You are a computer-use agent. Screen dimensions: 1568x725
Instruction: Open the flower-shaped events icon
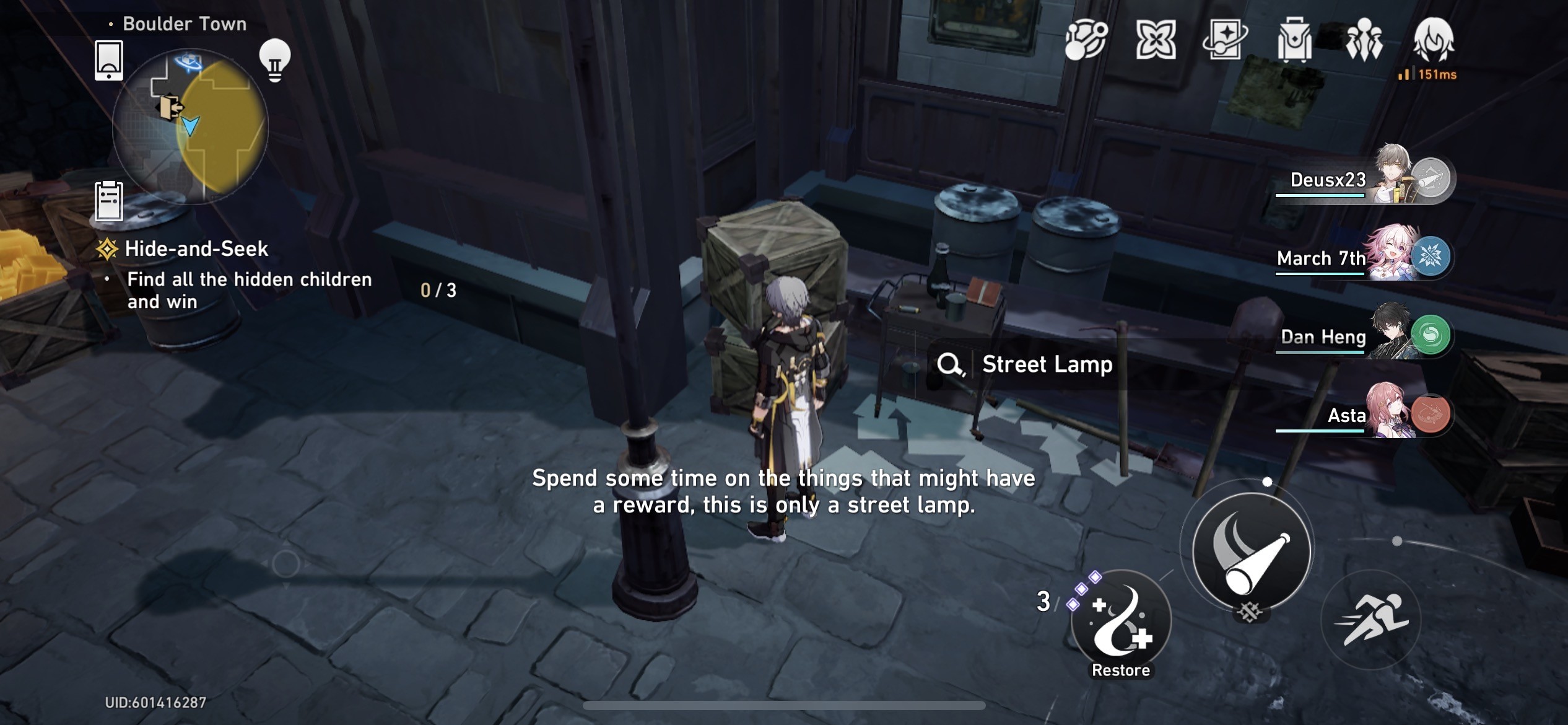[1156, 40]
